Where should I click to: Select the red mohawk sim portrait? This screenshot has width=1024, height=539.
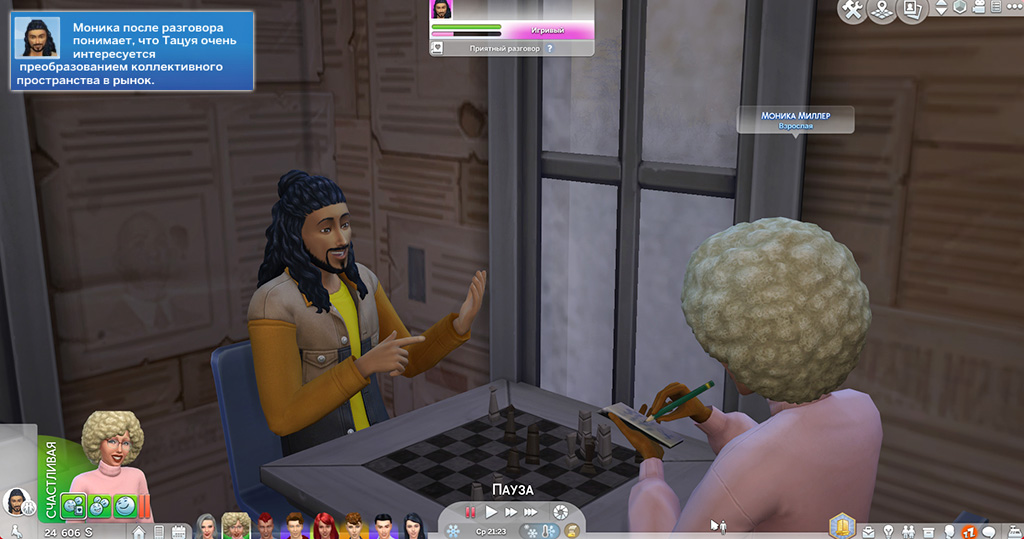265,525
